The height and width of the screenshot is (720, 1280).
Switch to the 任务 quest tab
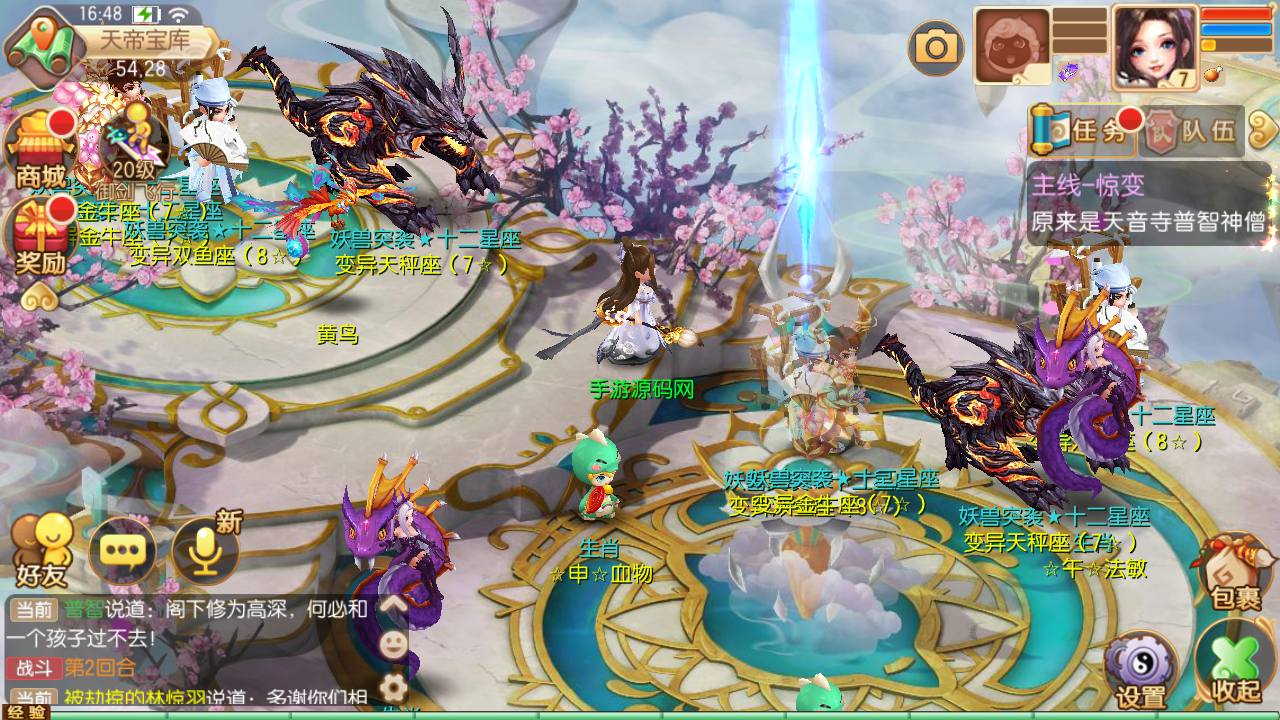(x=1083, y=131)
